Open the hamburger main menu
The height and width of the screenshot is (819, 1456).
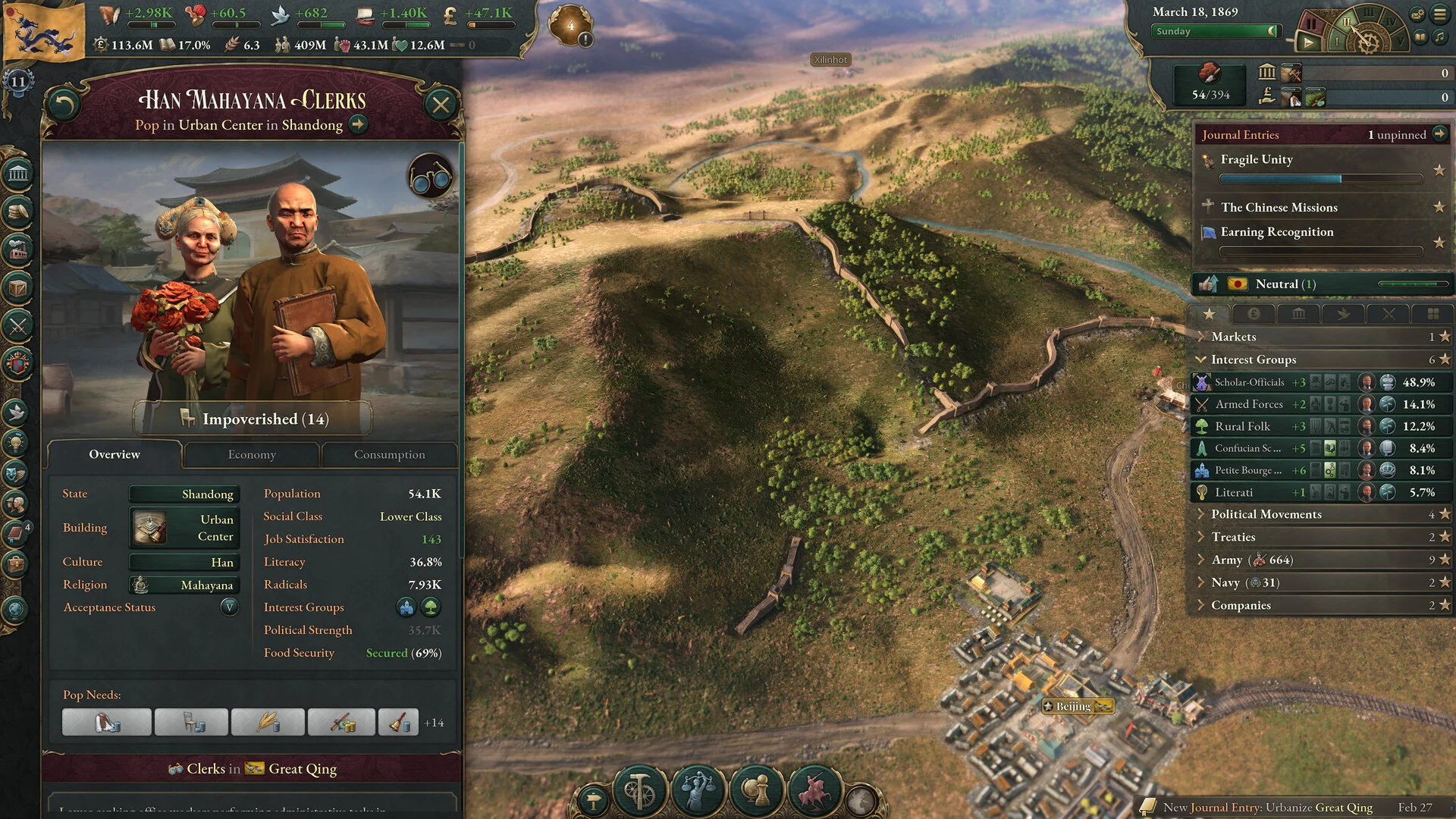click(1439, 14)
